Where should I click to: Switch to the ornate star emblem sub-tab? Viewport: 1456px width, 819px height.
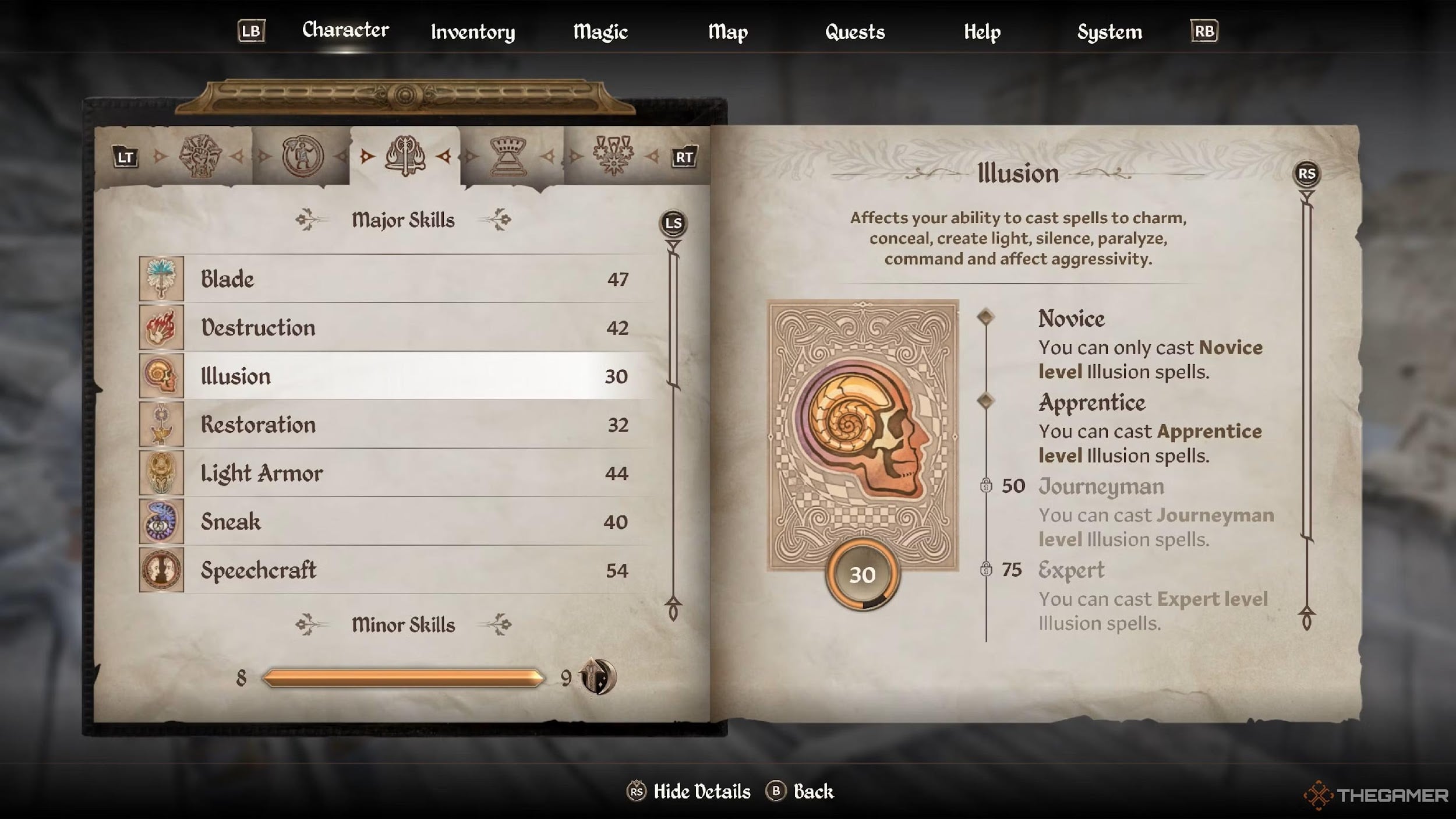coord(613,156)
